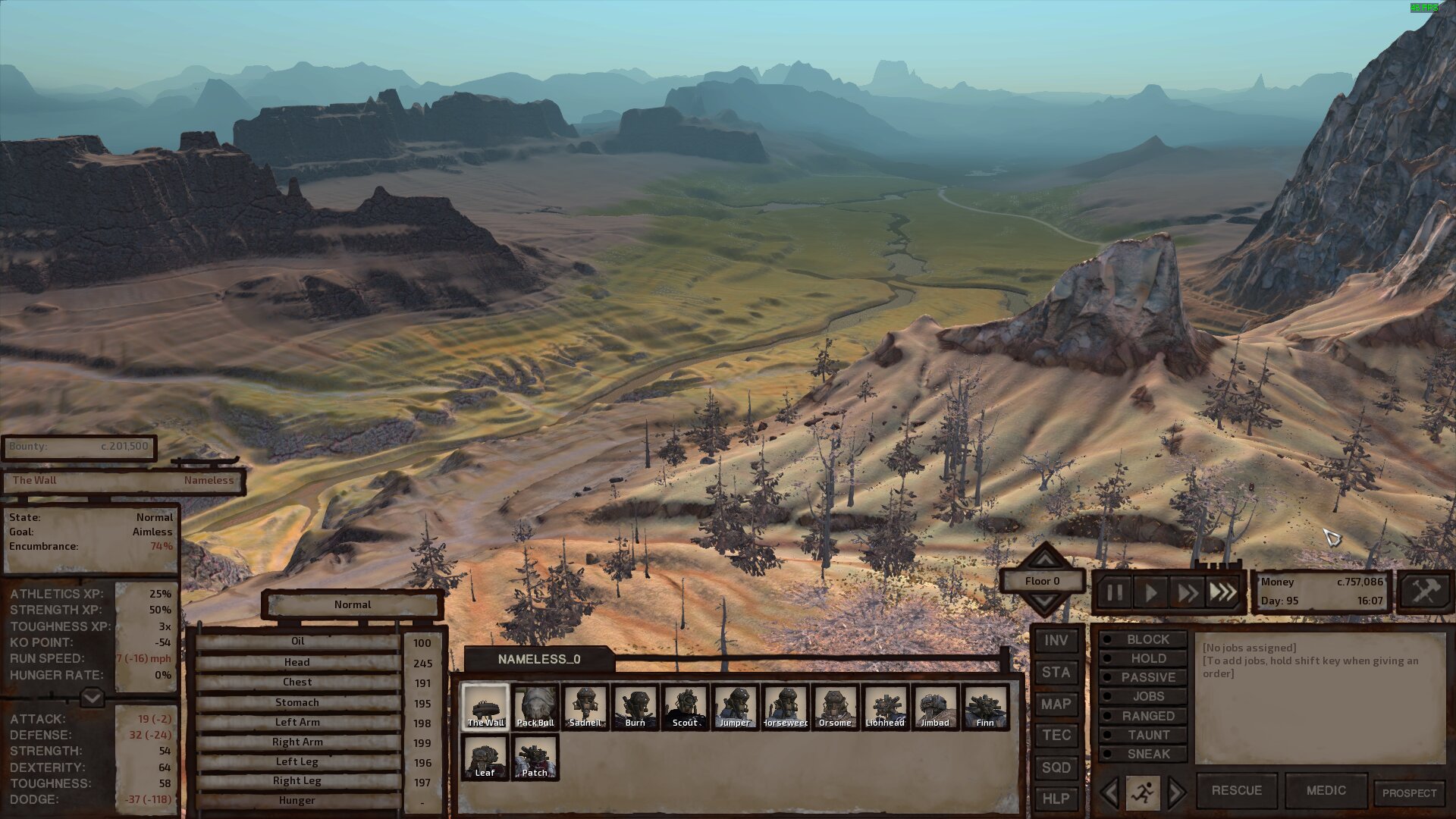1456x819 pixels.
Task: Open the research menu via the TEC icon
Action: pyautogui.click(x=1056, y=736)
